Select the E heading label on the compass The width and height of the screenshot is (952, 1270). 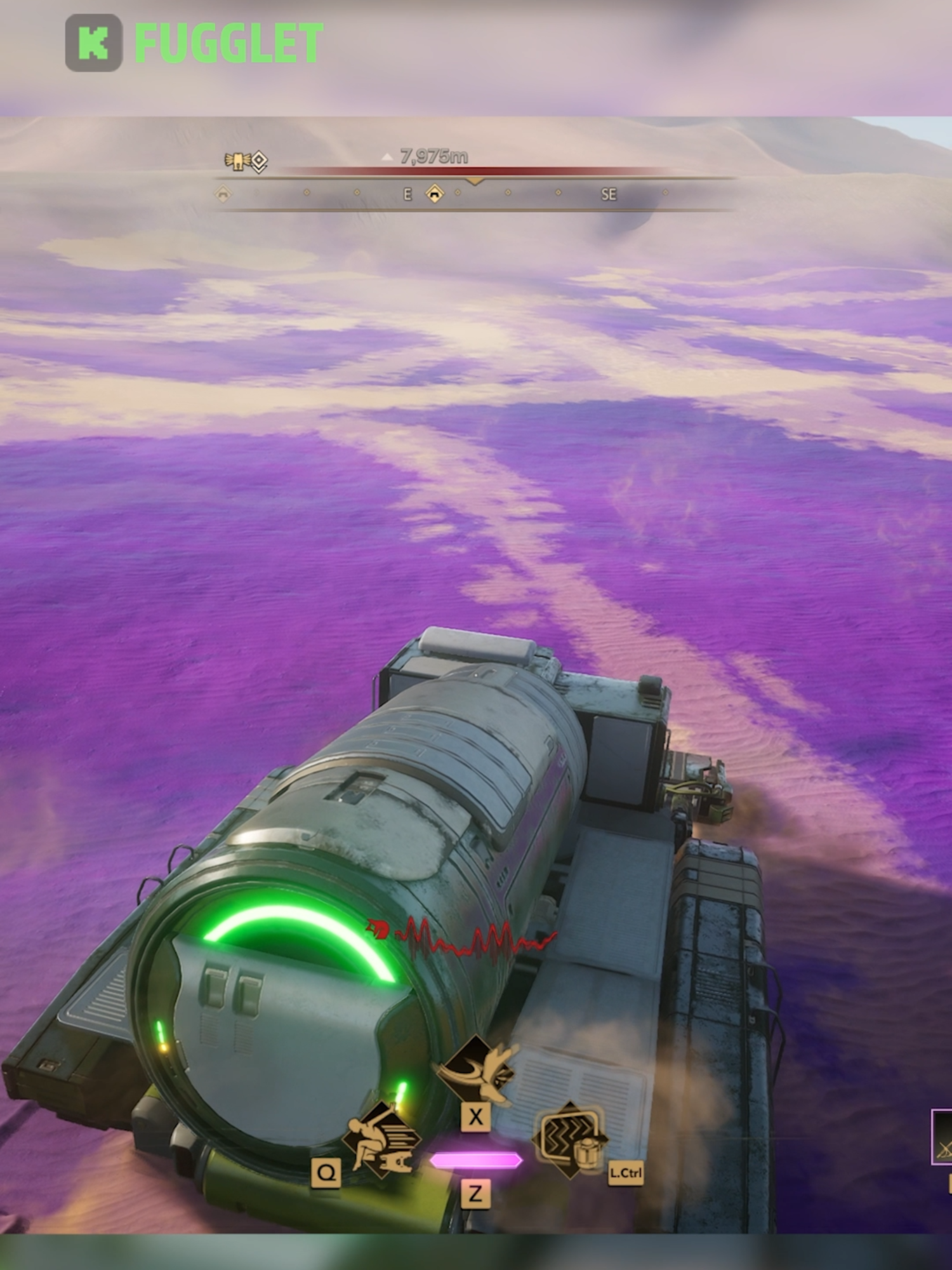(x=407, y=192)
